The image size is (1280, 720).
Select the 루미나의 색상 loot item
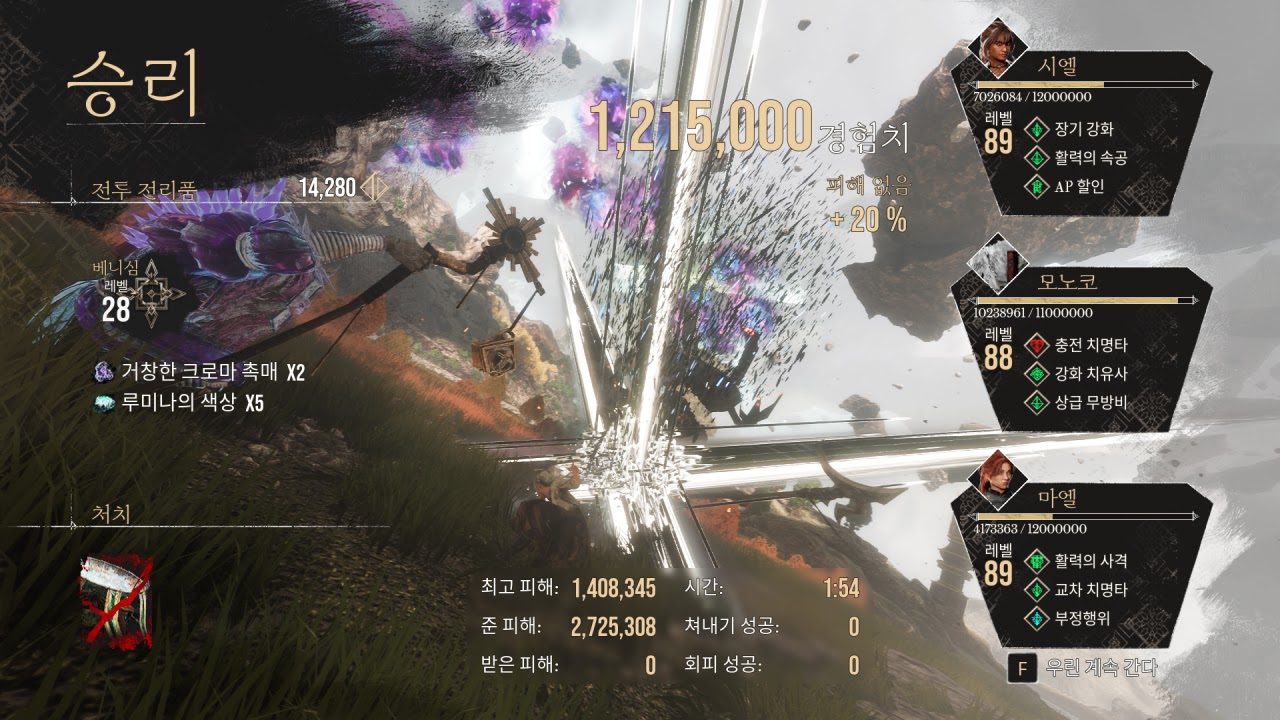coord(180,403)
